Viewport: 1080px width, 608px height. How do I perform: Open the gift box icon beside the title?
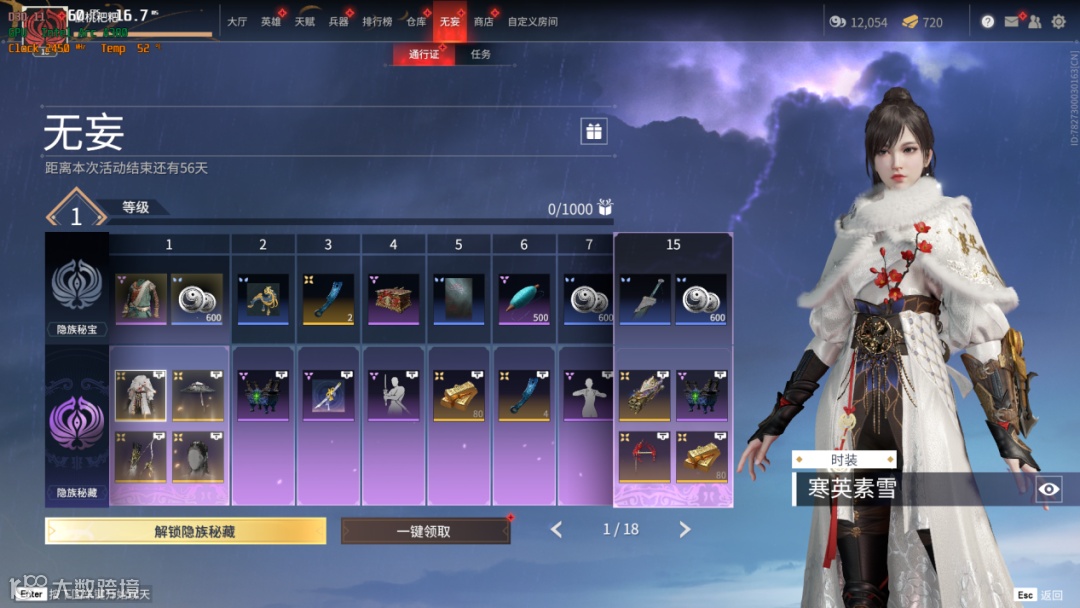594,131
